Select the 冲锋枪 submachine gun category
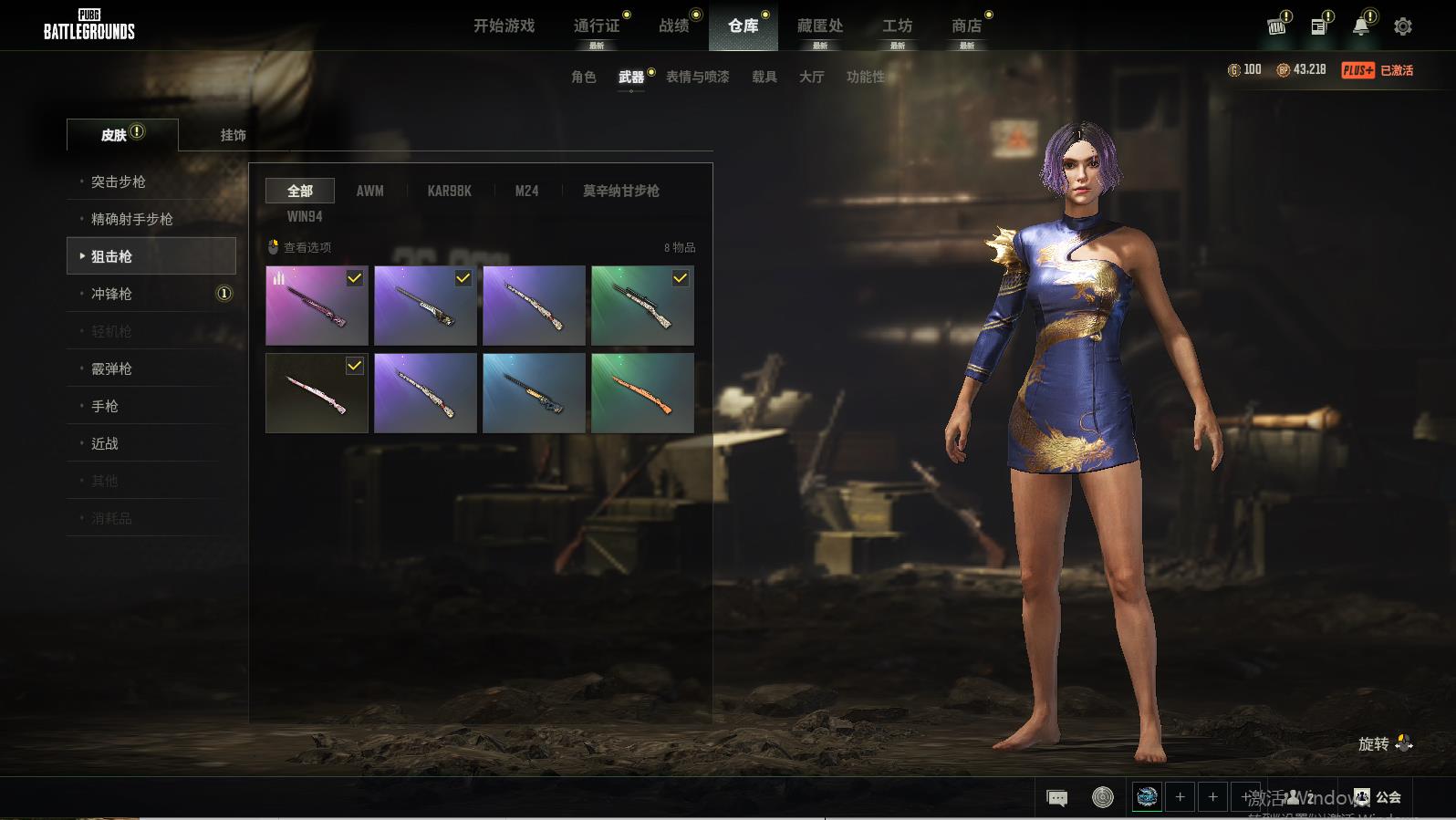The width and height of the screenshot is (1456, 820). tap(111, 294)
